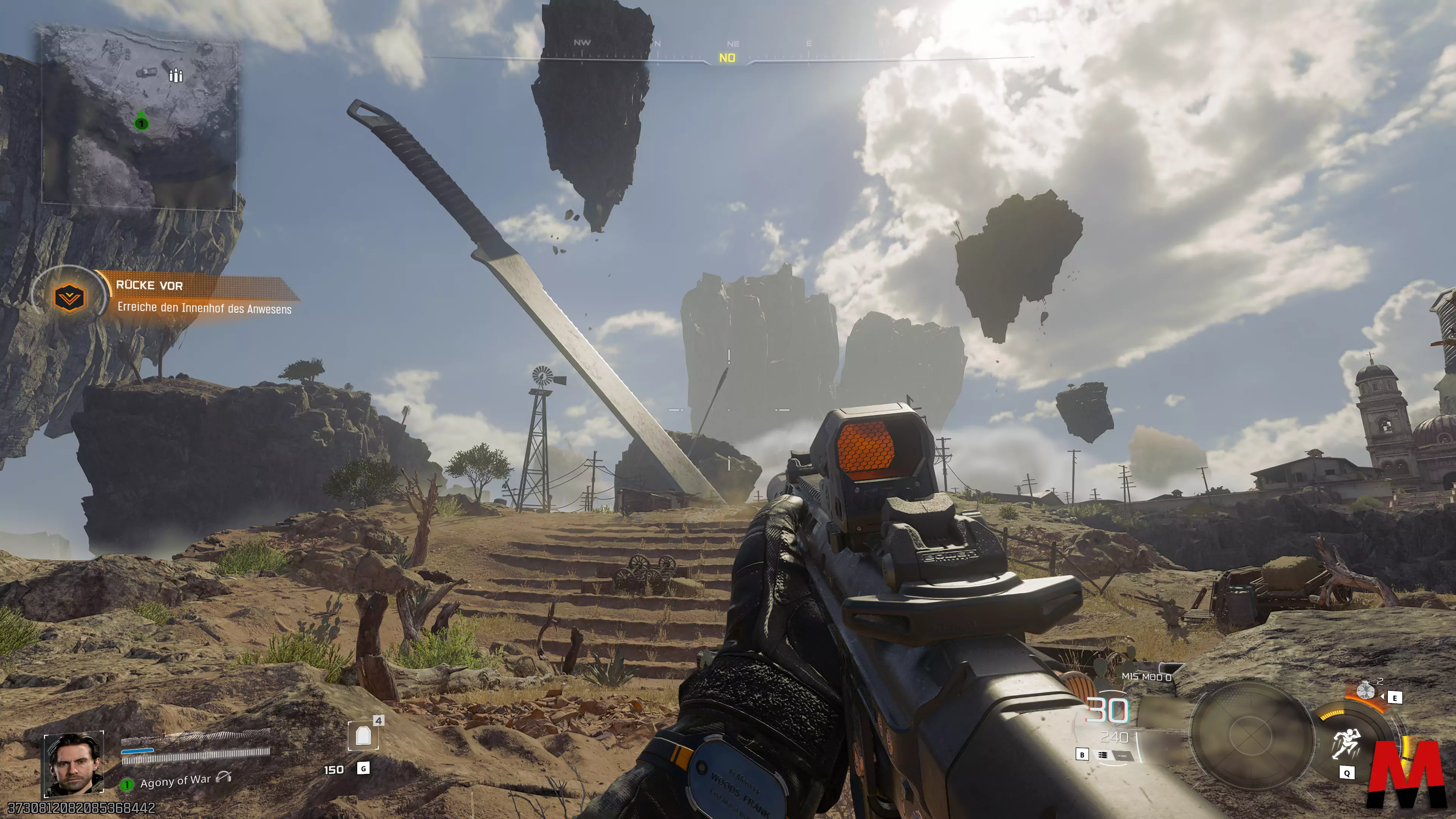Click the red M watermark logo
This screenshot has height=819, width=1456.
tap(1407, 774)
